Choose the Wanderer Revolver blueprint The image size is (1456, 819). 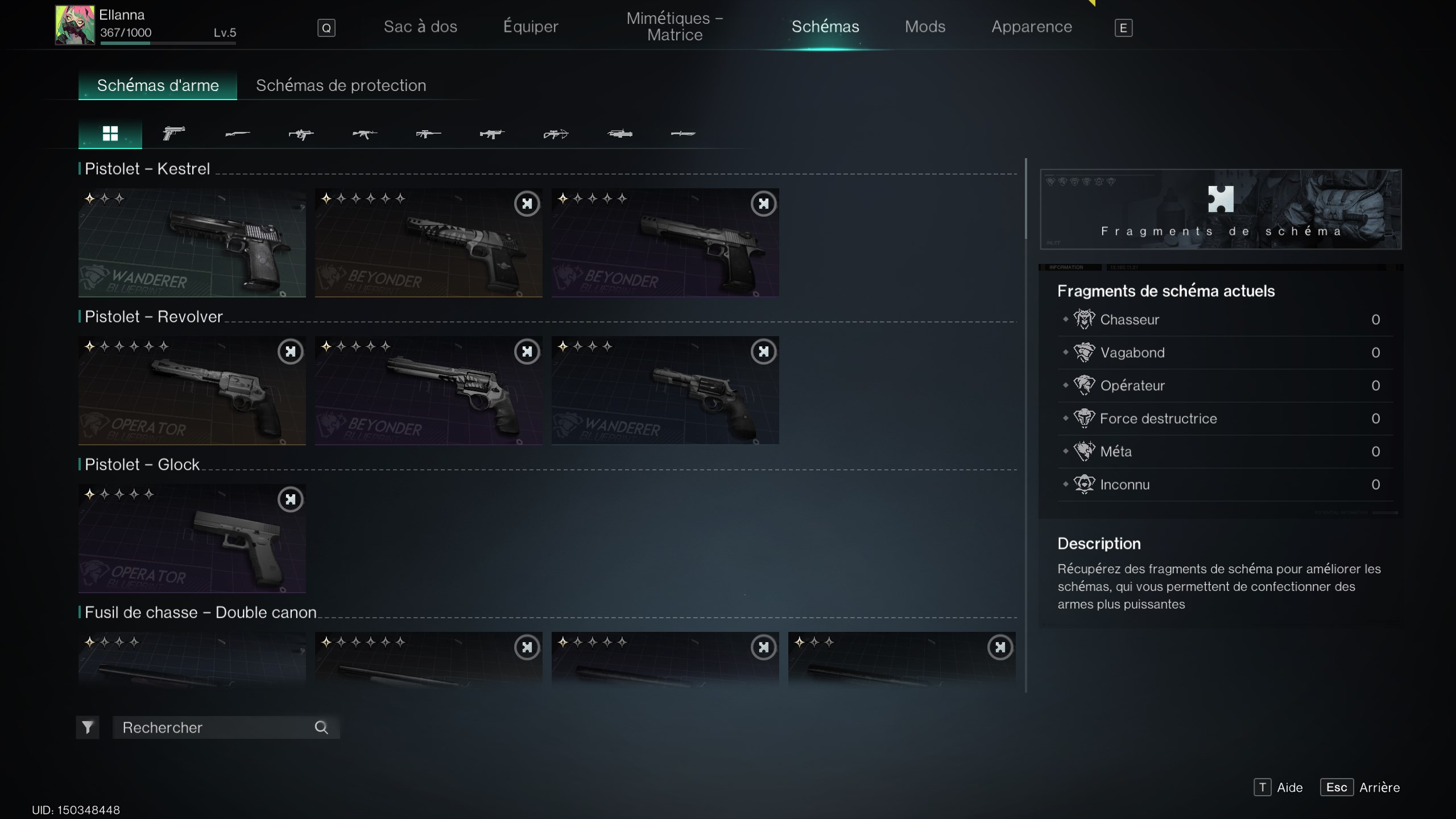click(x=665, y=390)
